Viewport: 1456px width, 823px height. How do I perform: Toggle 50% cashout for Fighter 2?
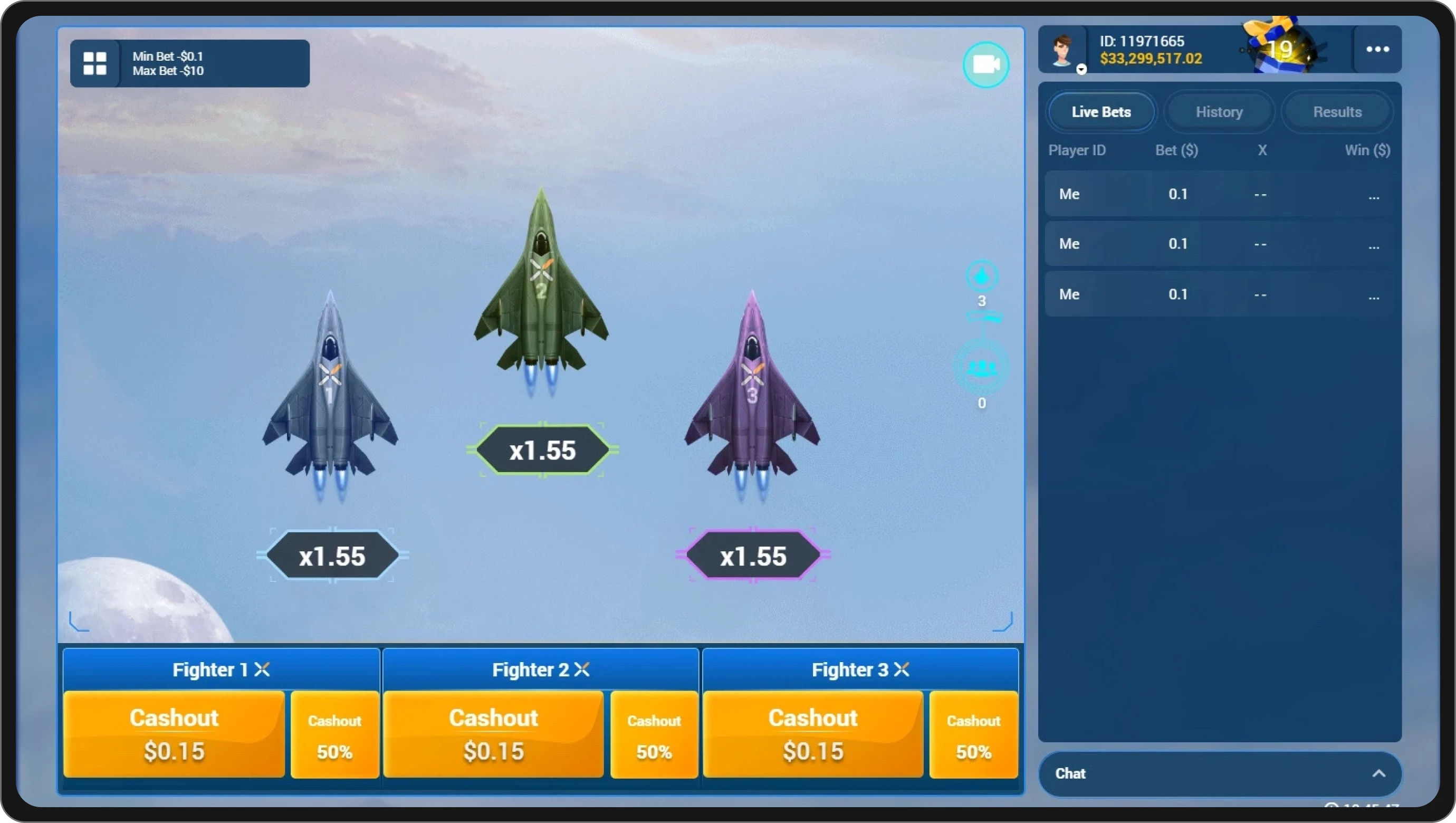coord(654,735)
